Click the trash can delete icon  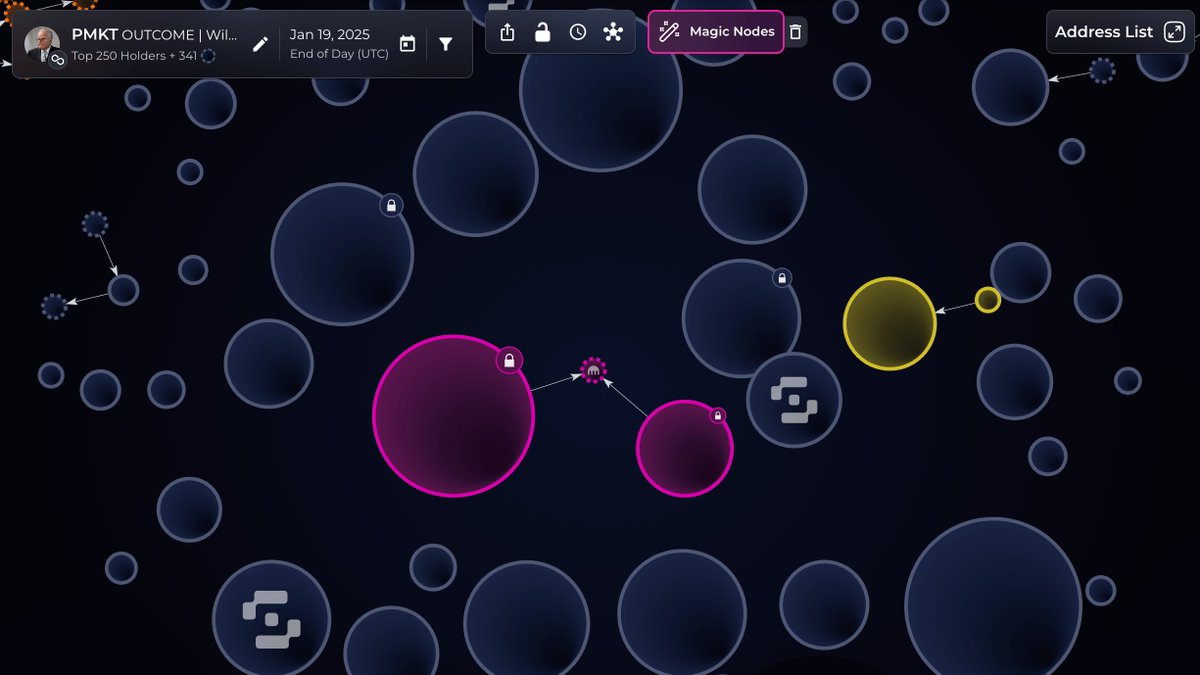pos(795,32)
